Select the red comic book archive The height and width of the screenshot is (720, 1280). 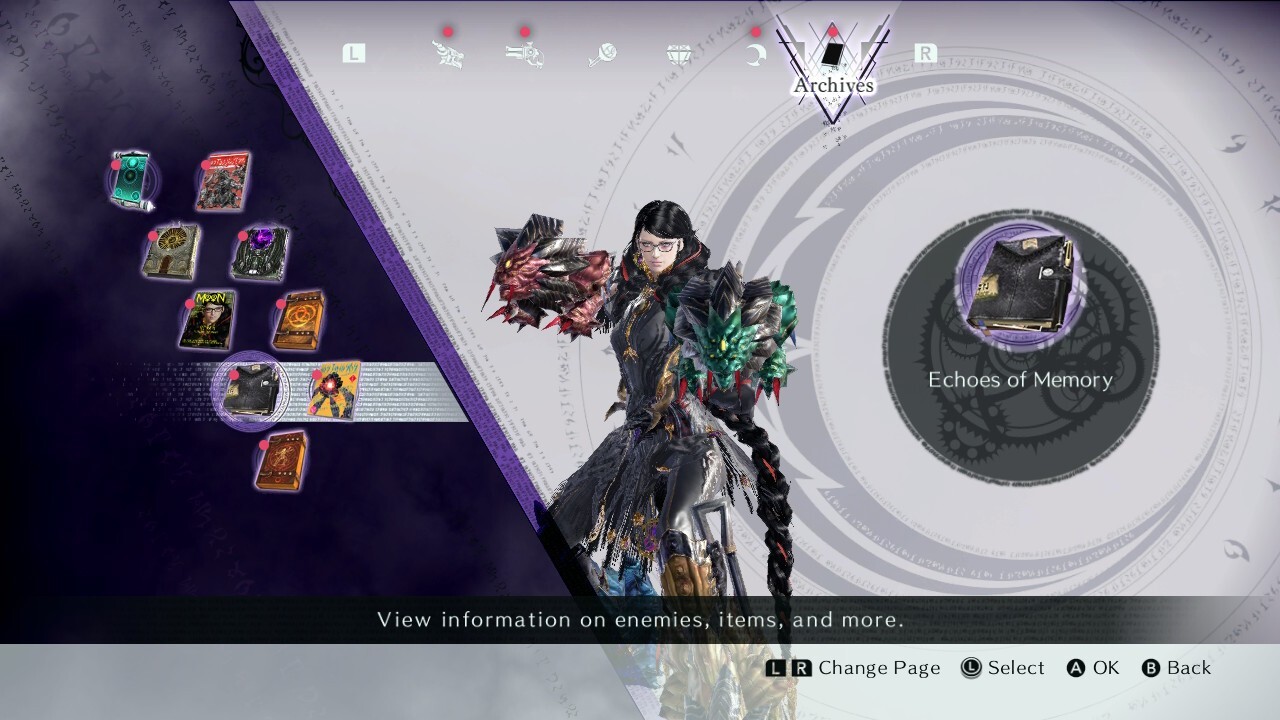[223, 181]
